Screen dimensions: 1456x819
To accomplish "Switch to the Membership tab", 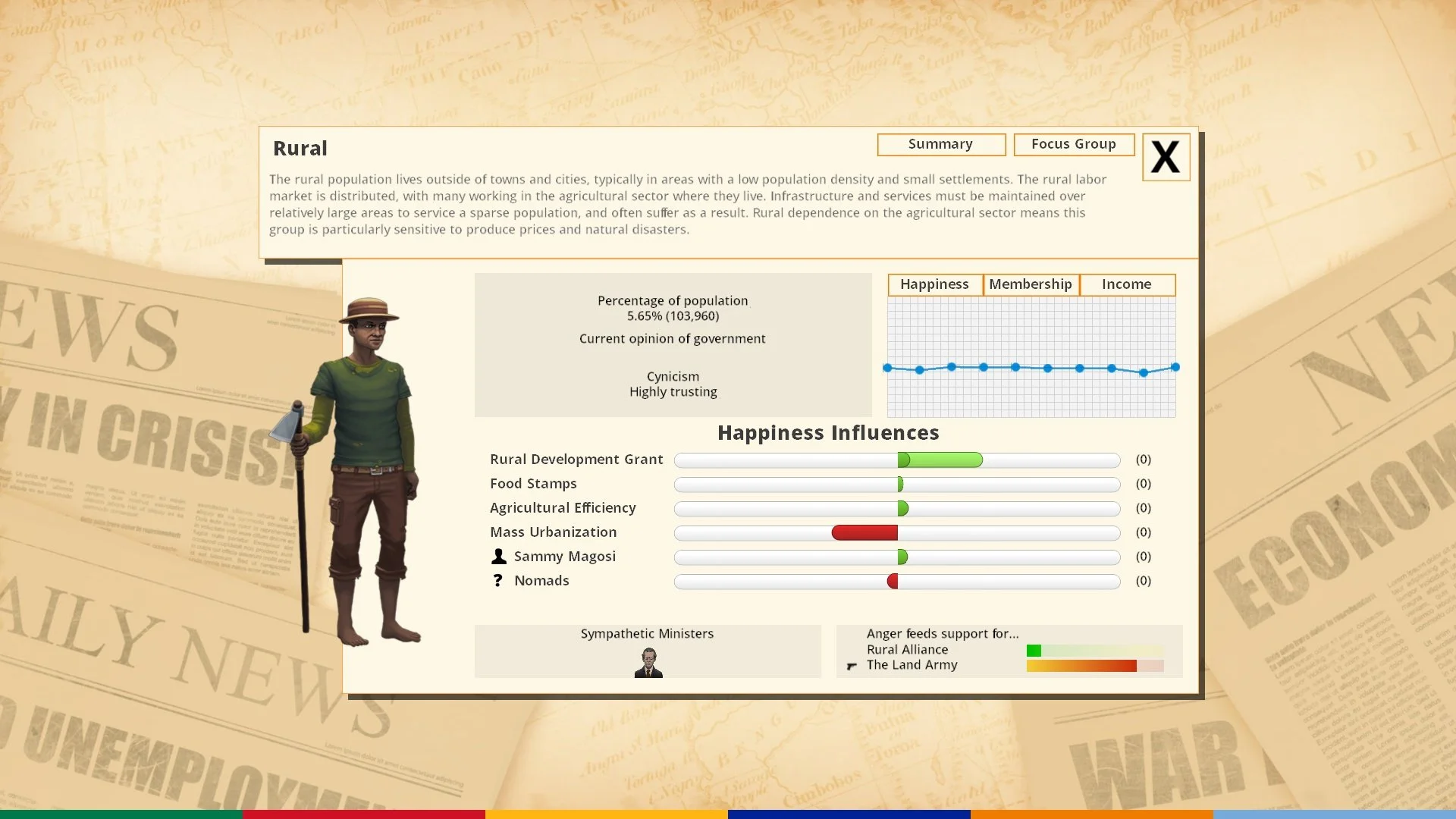I will coord(1030,284).
